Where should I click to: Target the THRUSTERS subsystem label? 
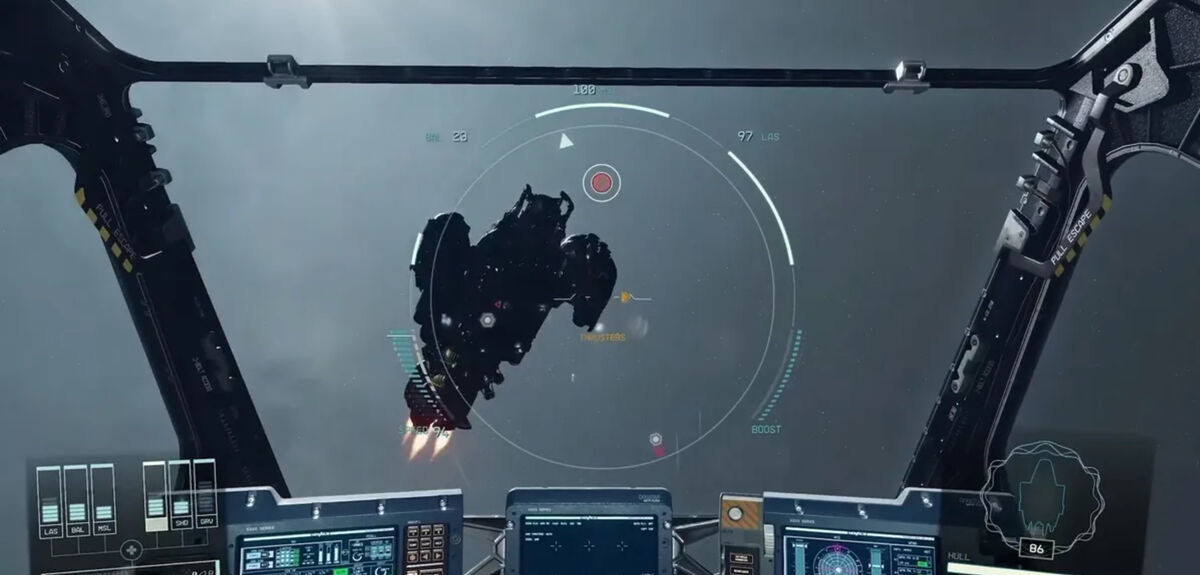point(602,338)
